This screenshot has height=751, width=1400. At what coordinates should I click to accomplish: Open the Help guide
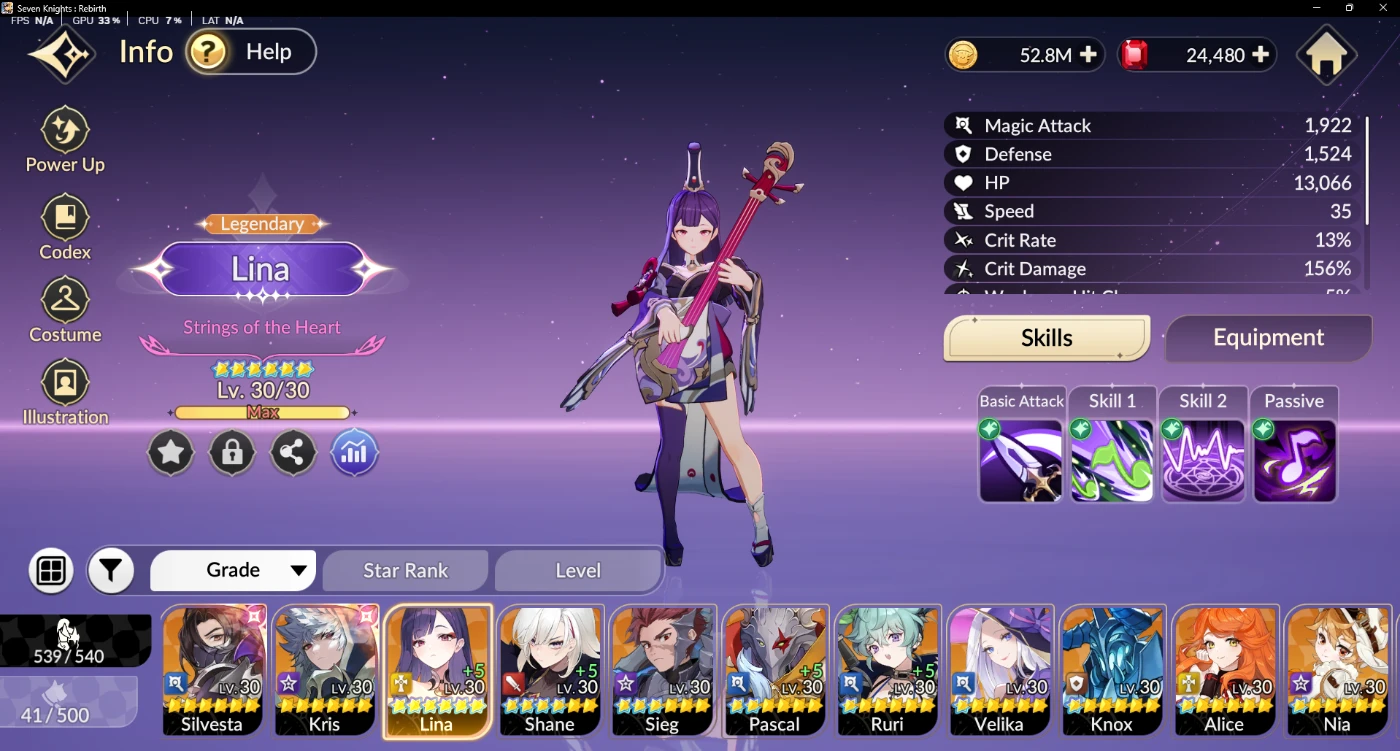coord(251,52)
